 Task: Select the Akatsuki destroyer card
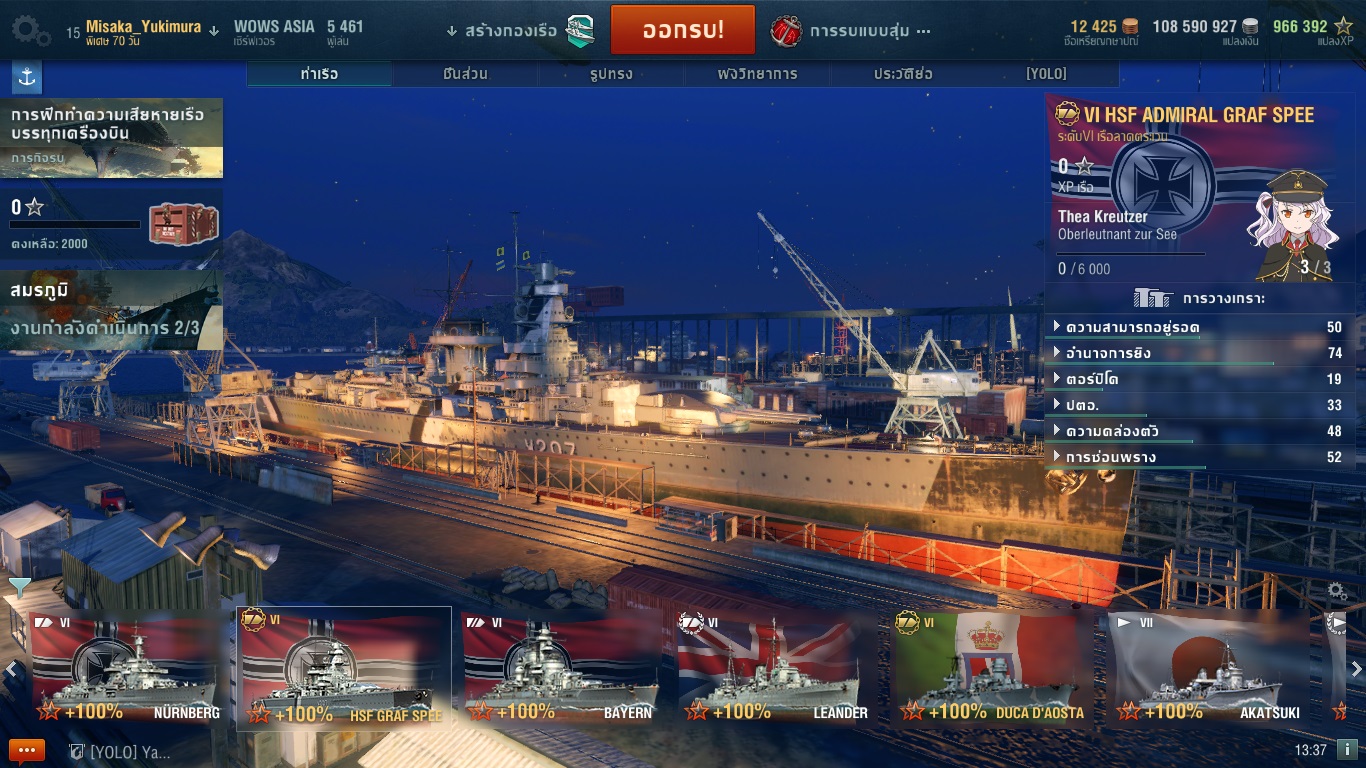point(1207,668)
